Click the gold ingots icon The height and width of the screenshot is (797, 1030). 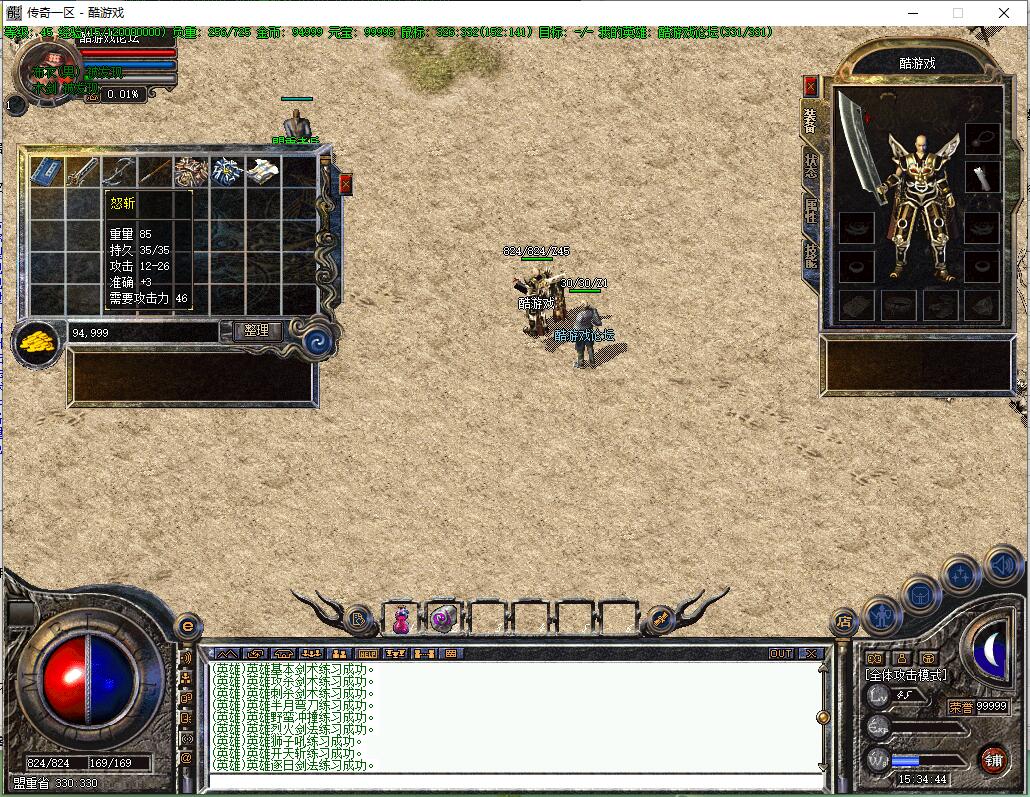[x=38, y=342]
